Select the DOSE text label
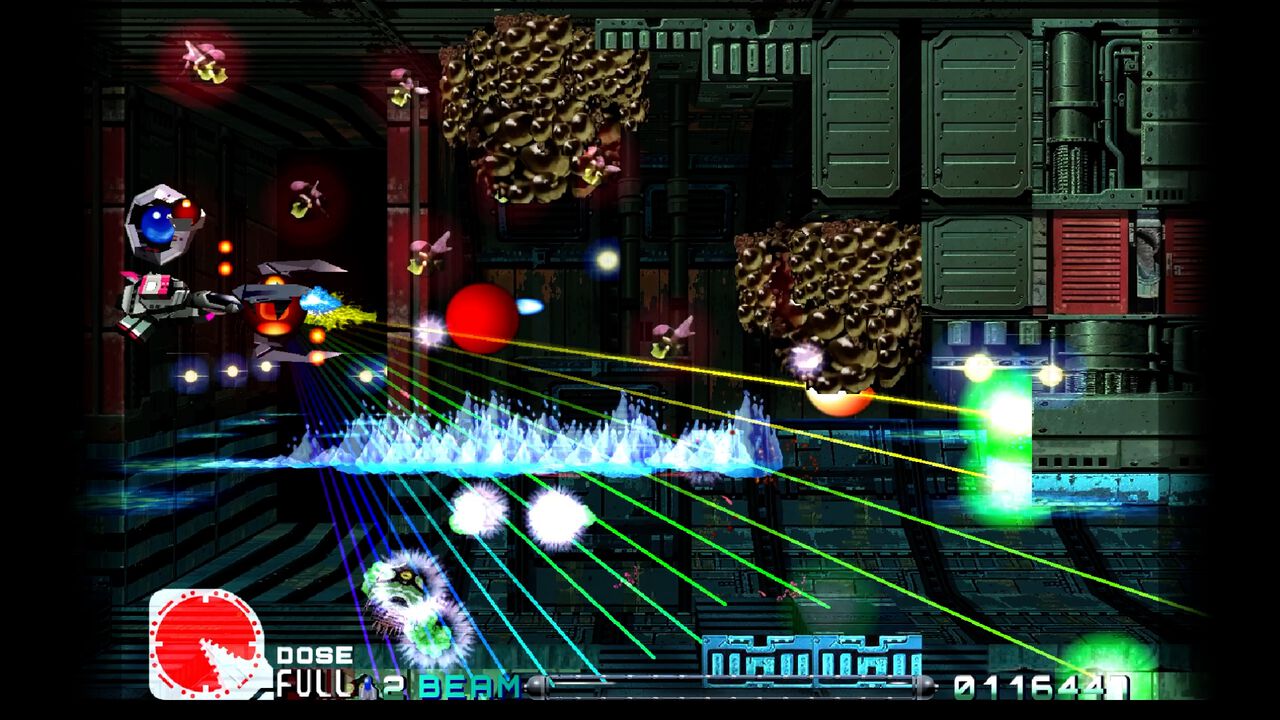Screen dimensions: 1280x720 click(x=315, y=657)
